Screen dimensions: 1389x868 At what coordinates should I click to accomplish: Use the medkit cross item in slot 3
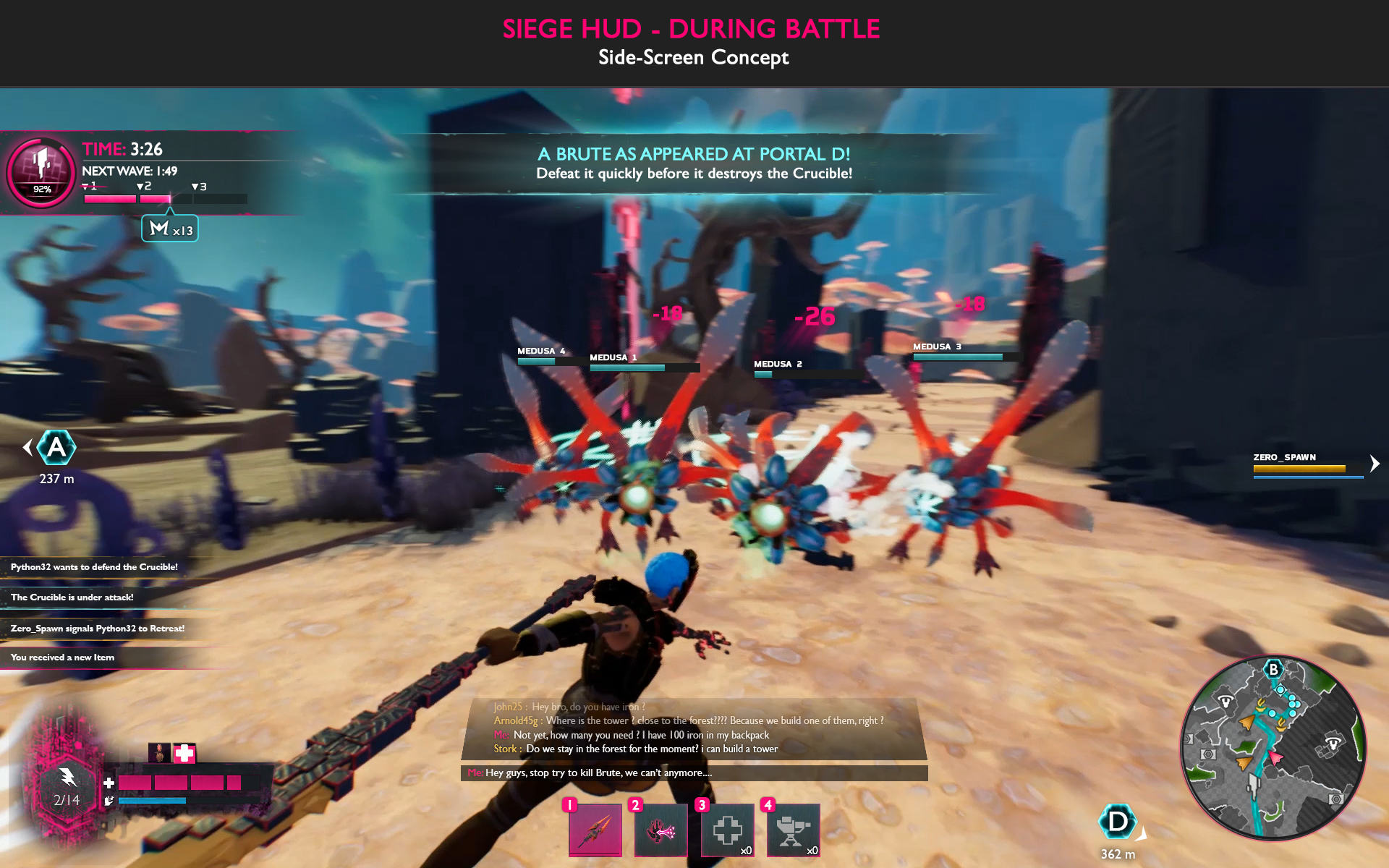[x=727, y=829]
